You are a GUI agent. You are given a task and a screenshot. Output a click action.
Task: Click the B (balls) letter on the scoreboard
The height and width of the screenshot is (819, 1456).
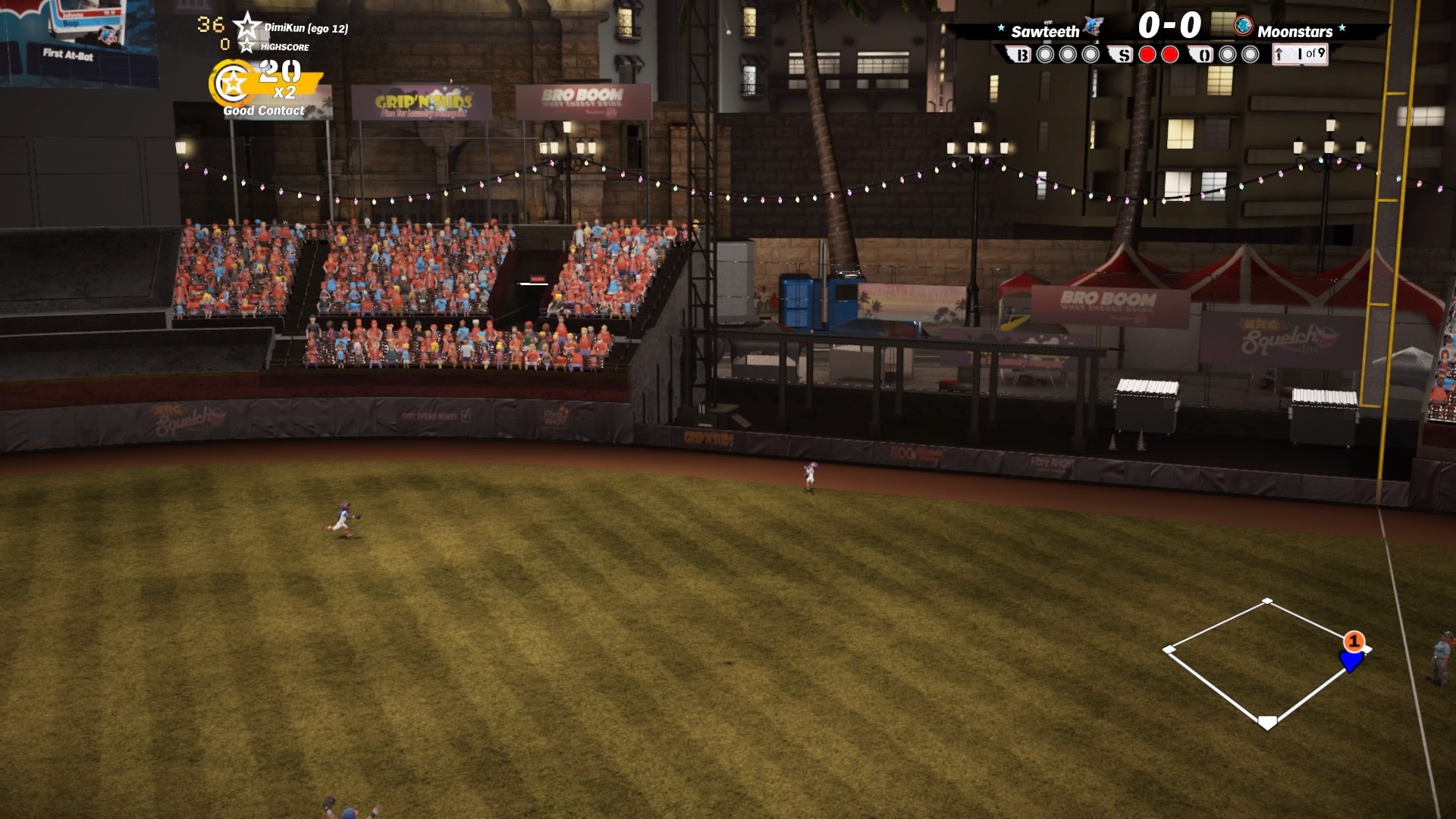(x=1021, y=53)
